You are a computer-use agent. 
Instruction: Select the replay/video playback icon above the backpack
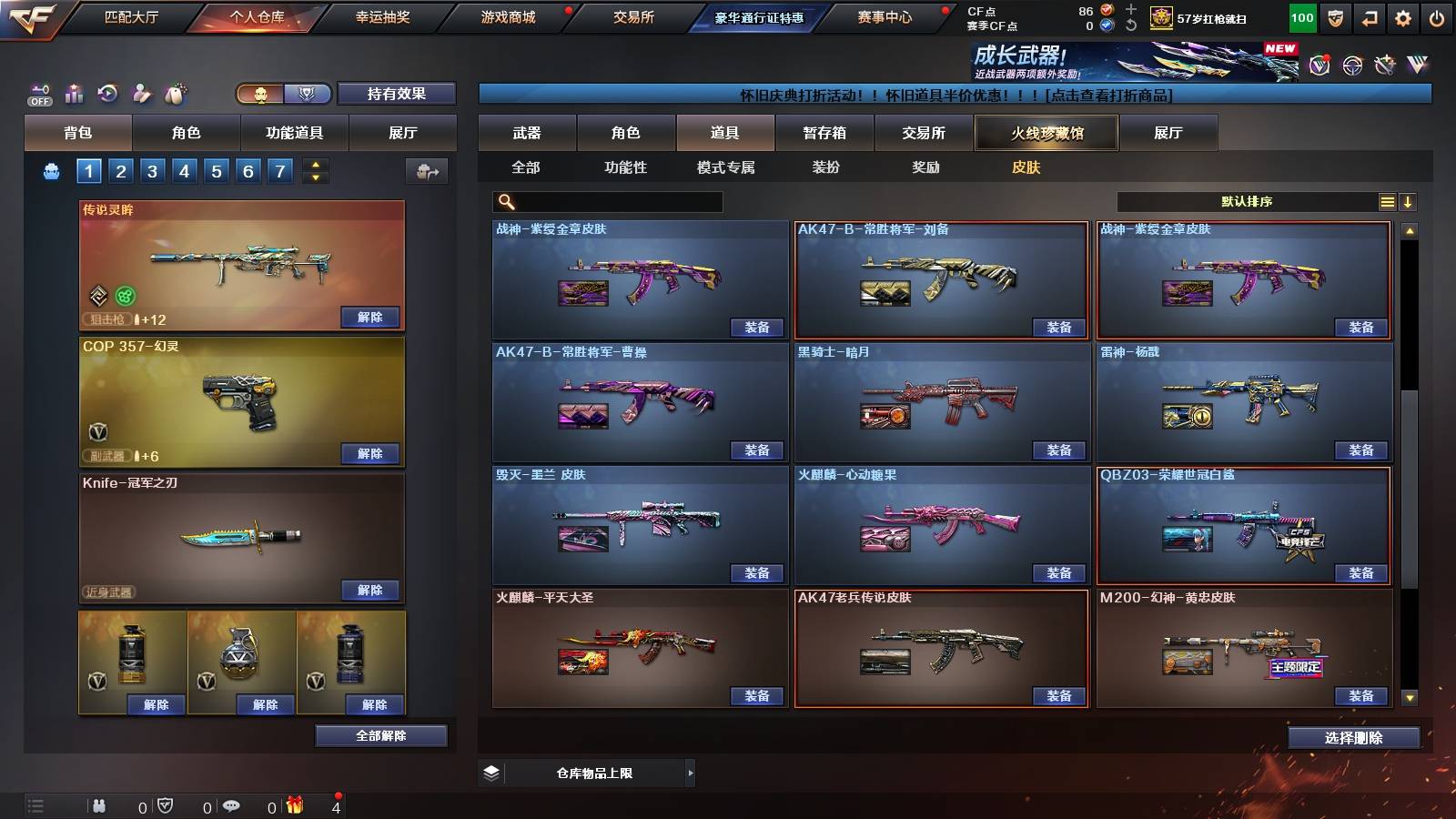pos(108,92)
